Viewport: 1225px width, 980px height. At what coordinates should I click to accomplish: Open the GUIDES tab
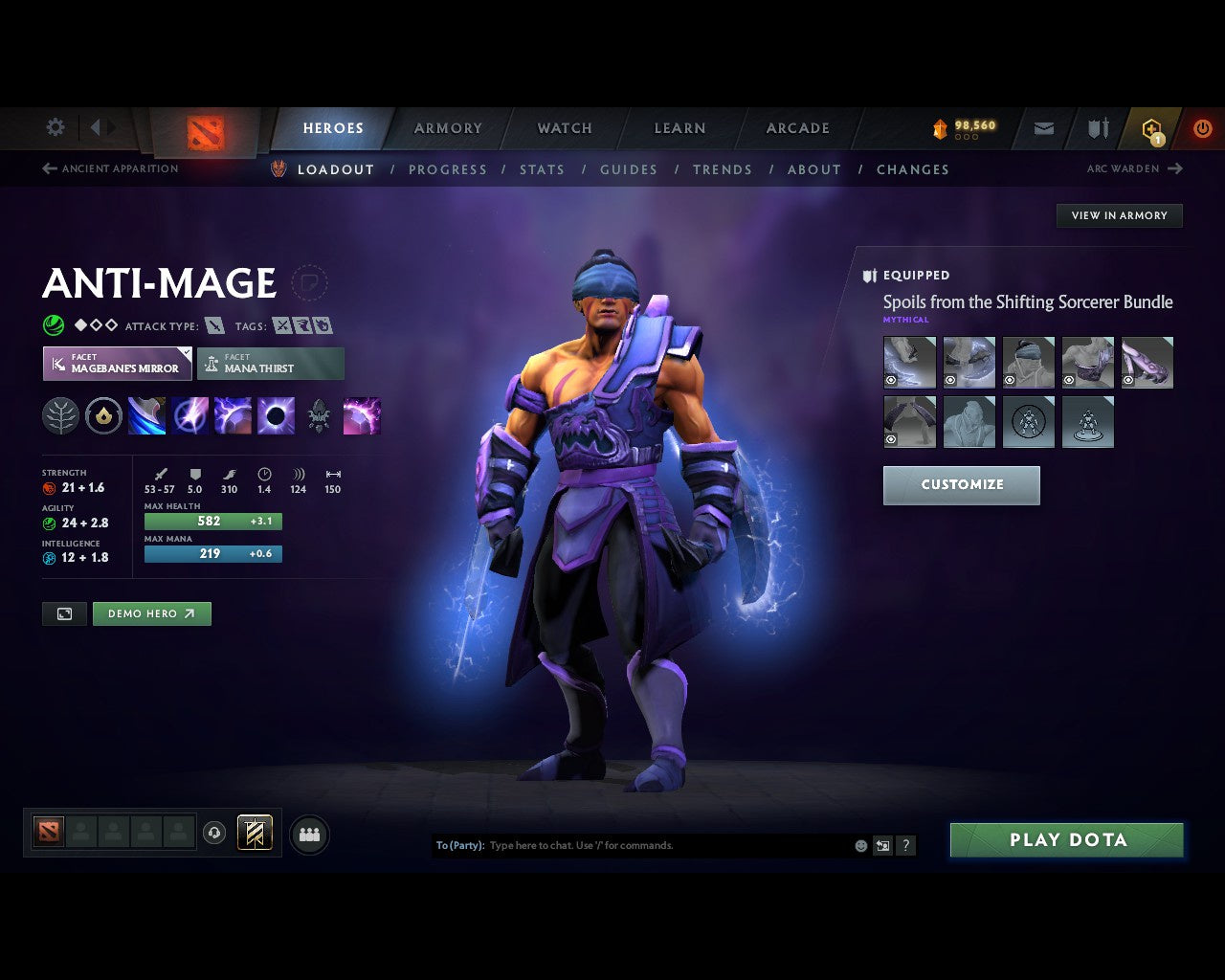[628, 169]
